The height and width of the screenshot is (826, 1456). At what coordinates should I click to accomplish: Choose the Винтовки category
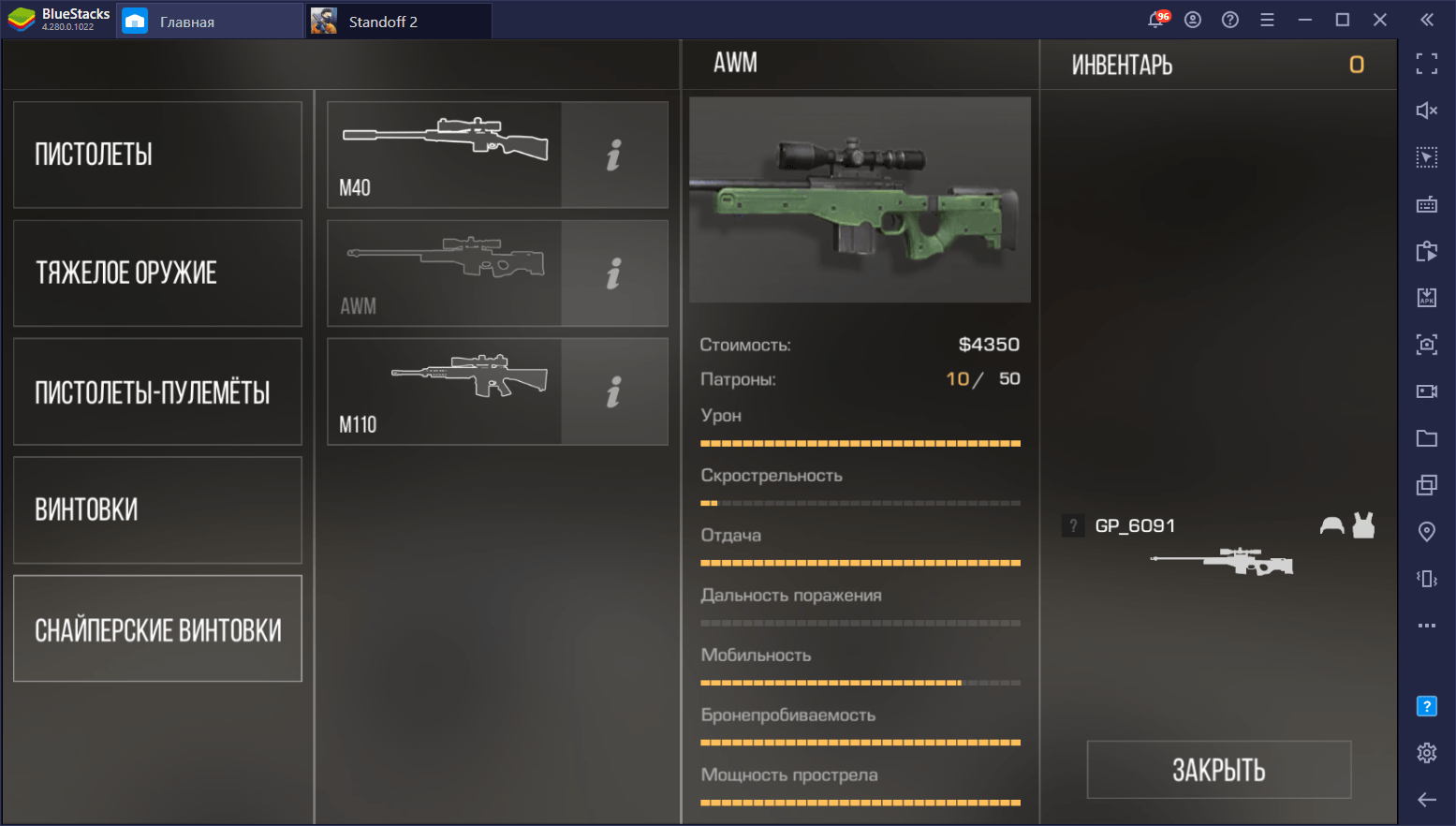click(157, 510)
